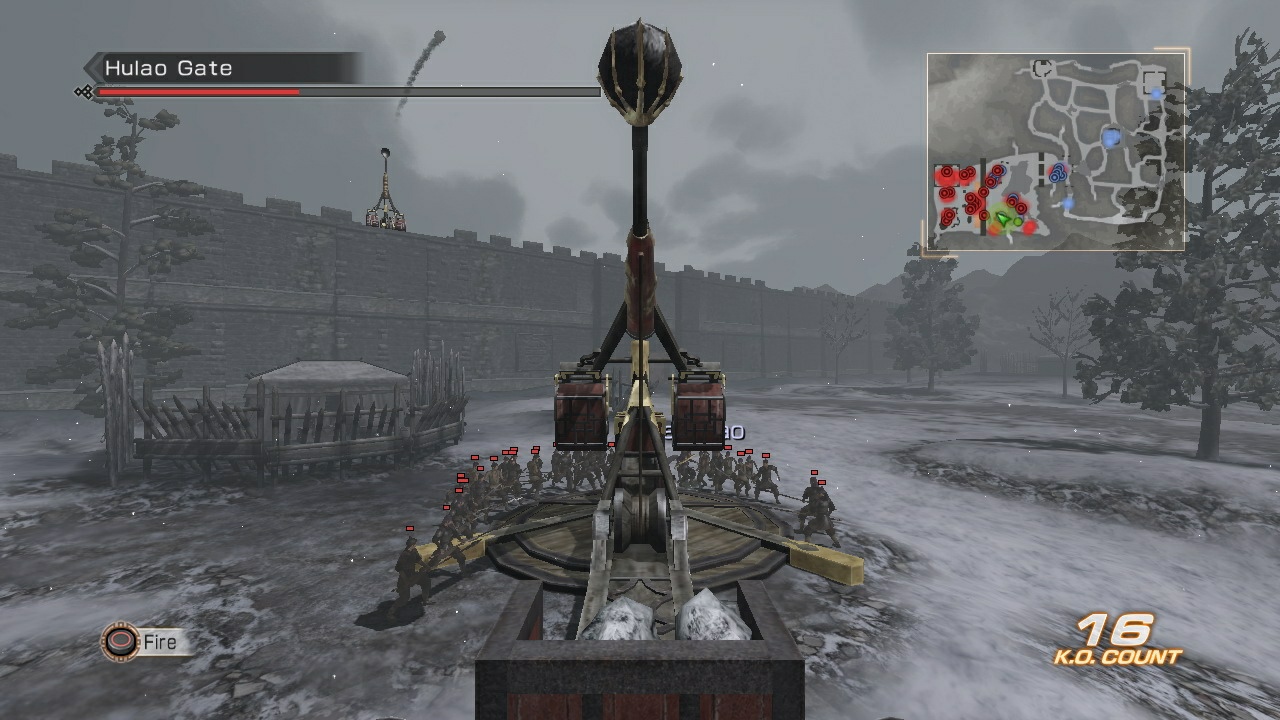The width and height of the screenshot is (1280, 720).
Task: Select the green player arrow on the minimap
Action: point(1003,218)
